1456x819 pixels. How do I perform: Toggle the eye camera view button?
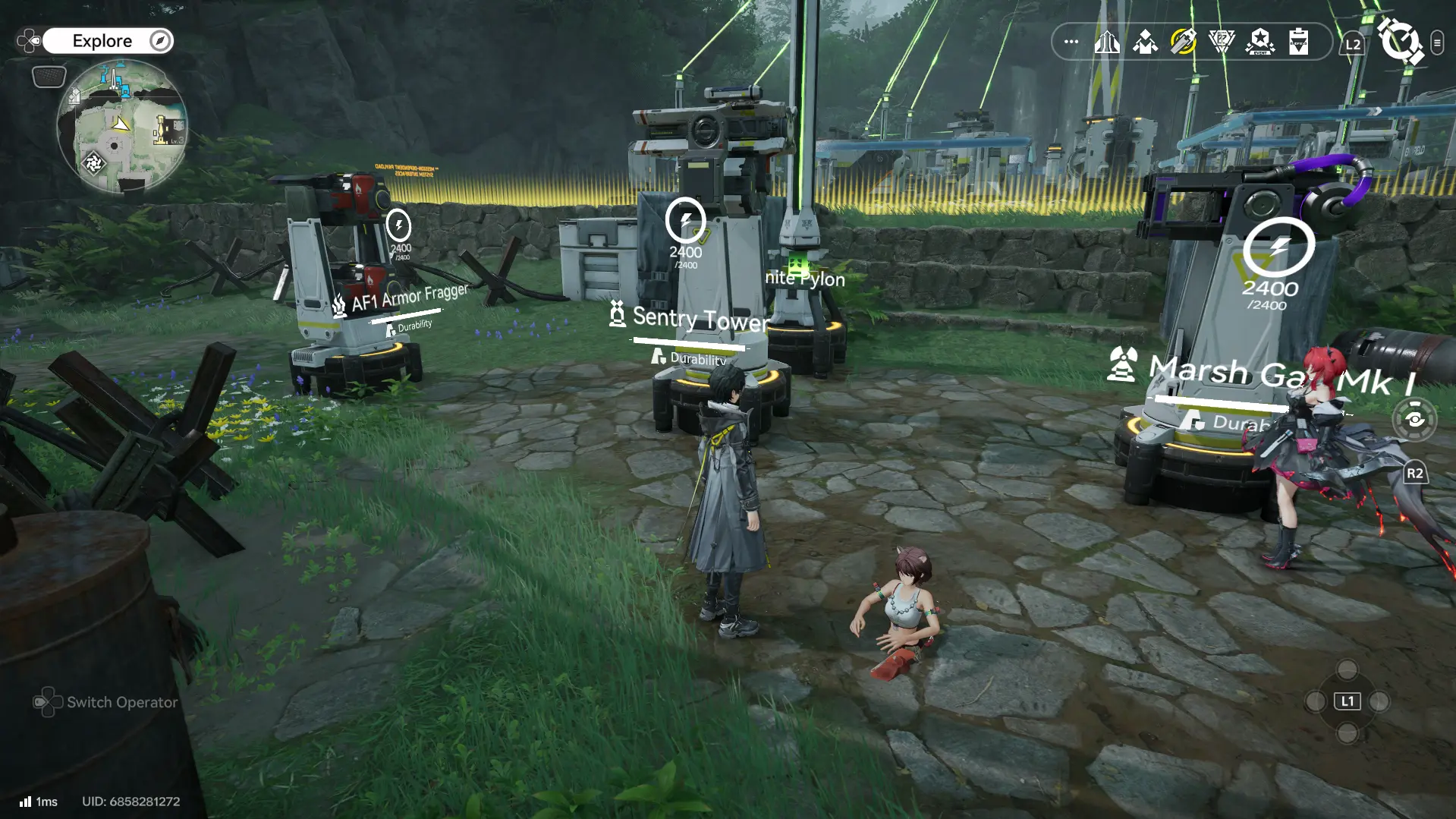pyautogui.click(x=1415, y=419)
